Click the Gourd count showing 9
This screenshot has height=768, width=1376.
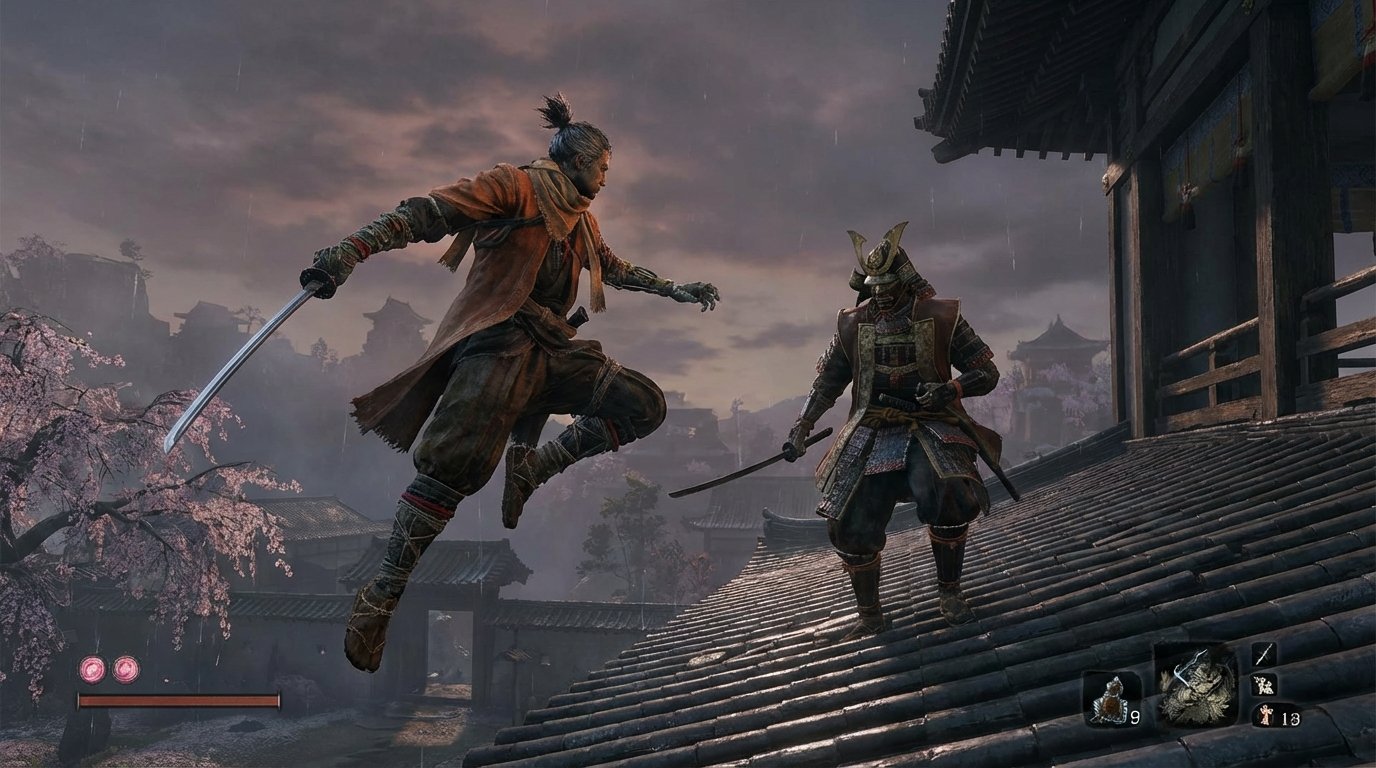1134,715
